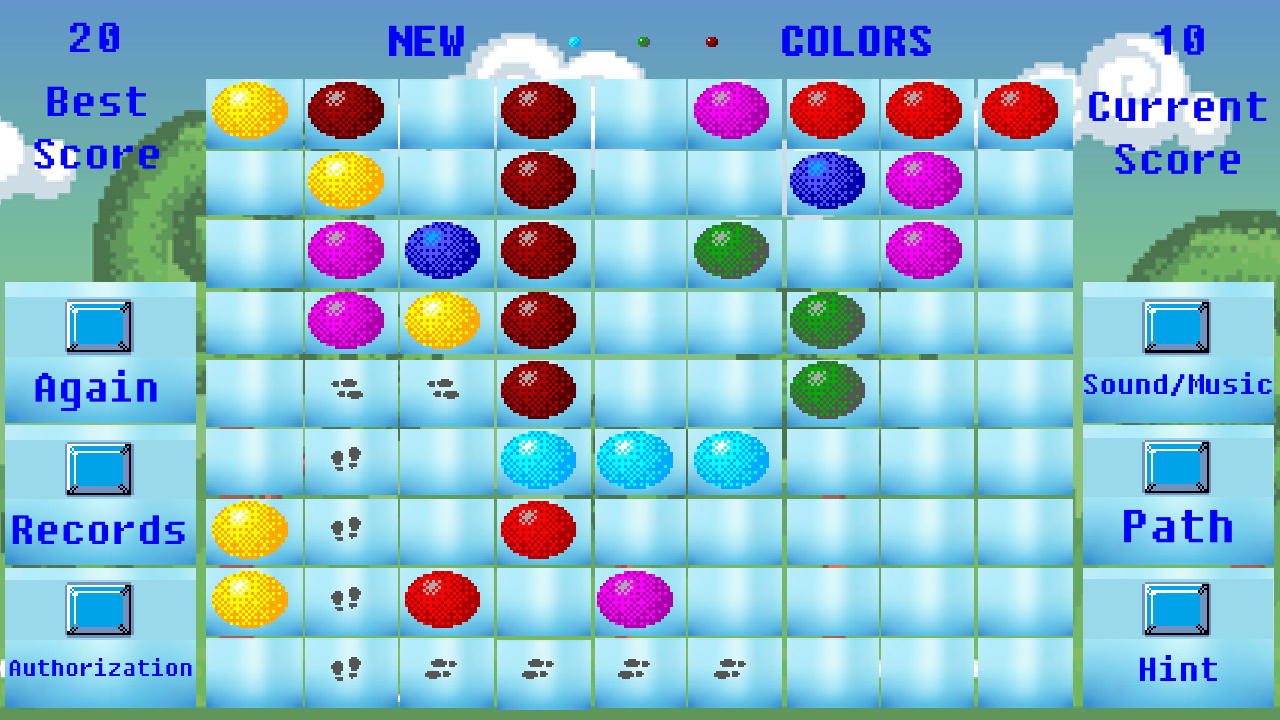Select the yellow ball in the top-left corner
1280x720 pixels.
pos(250,111)
